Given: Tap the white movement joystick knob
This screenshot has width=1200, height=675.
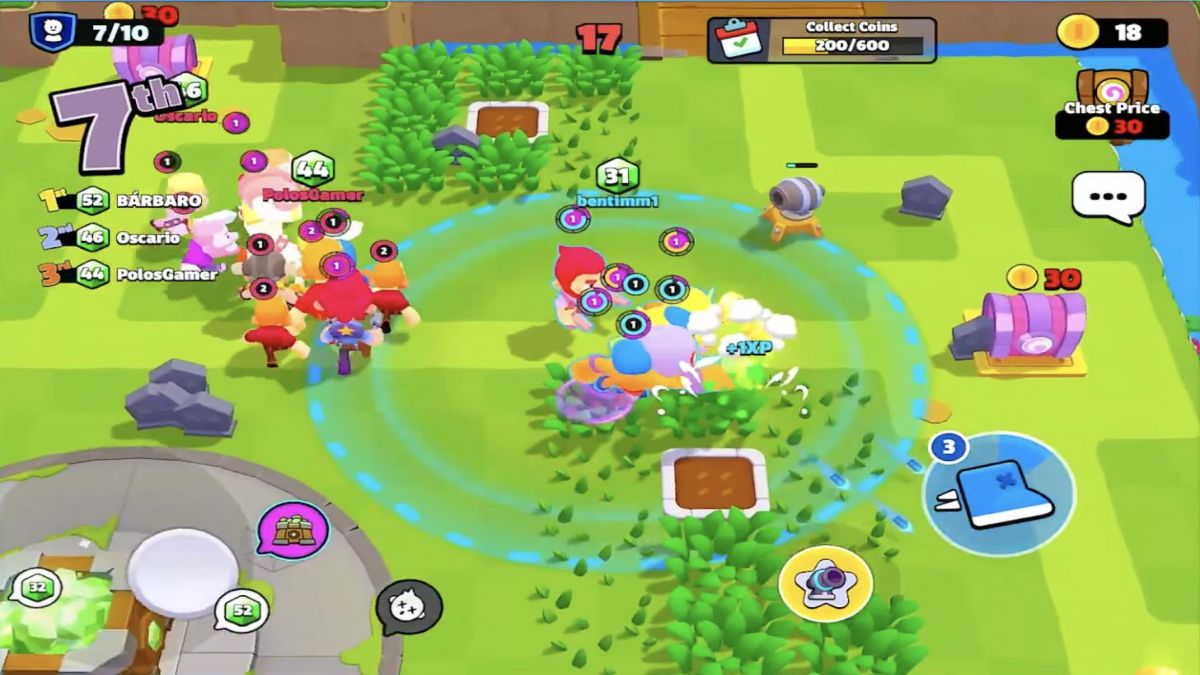Looking at the screenshot, I should 182,573.
